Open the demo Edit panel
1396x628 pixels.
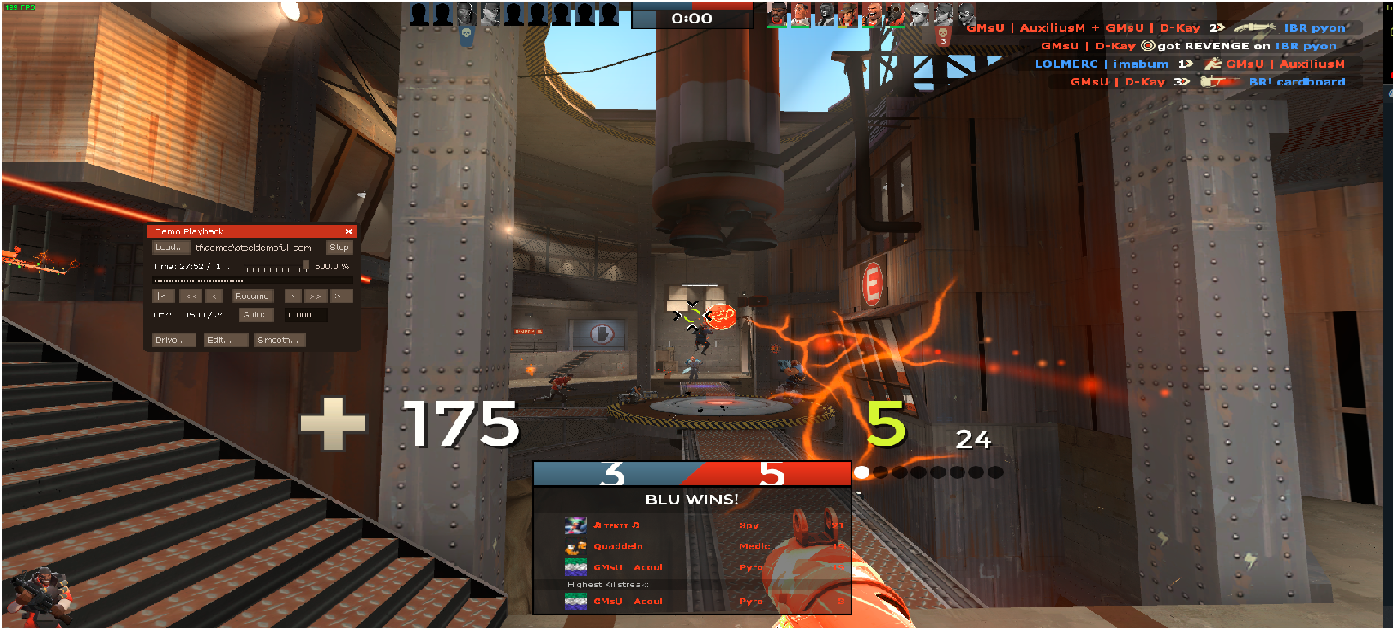[x=226, y=340]
